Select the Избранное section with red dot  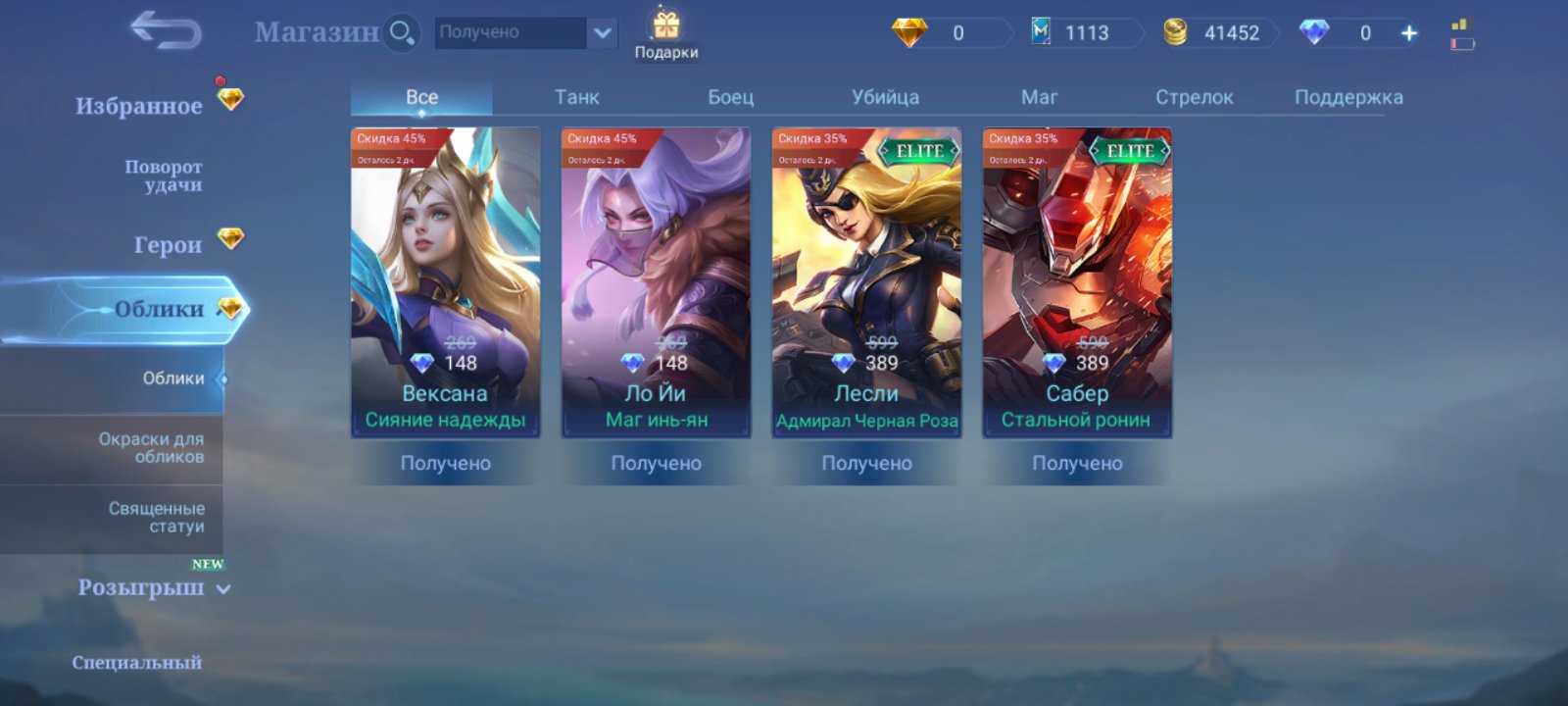137,104
